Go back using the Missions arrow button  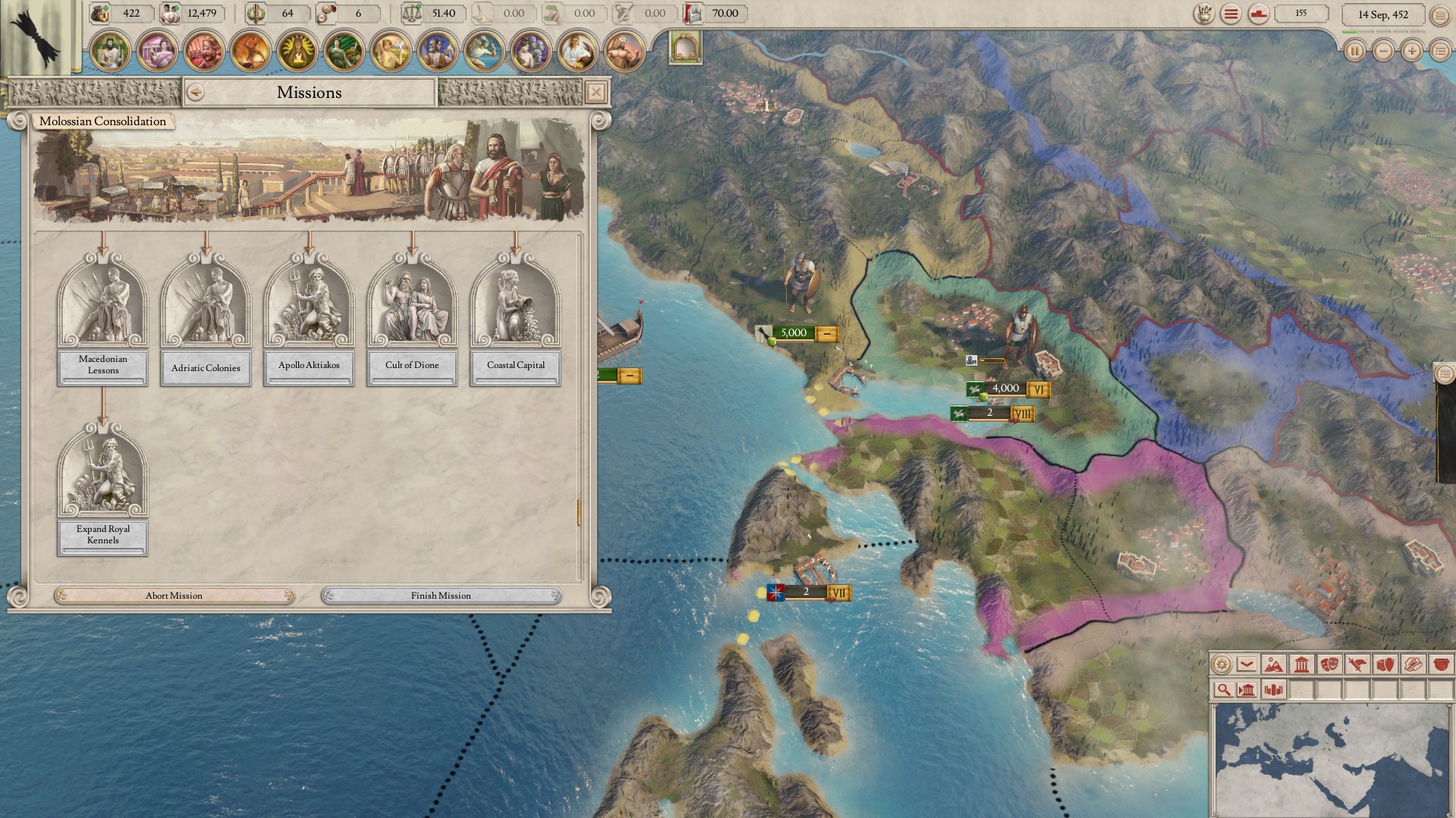click(195, 93)
